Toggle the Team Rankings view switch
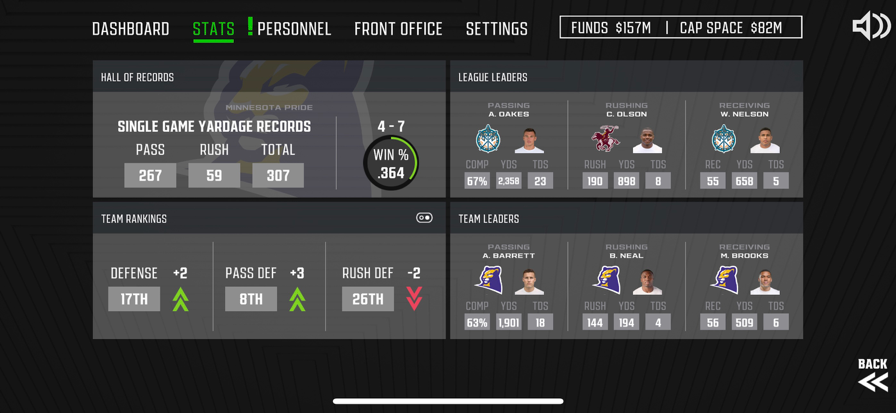This screenshot has height=413, width=896. (424, 218)
